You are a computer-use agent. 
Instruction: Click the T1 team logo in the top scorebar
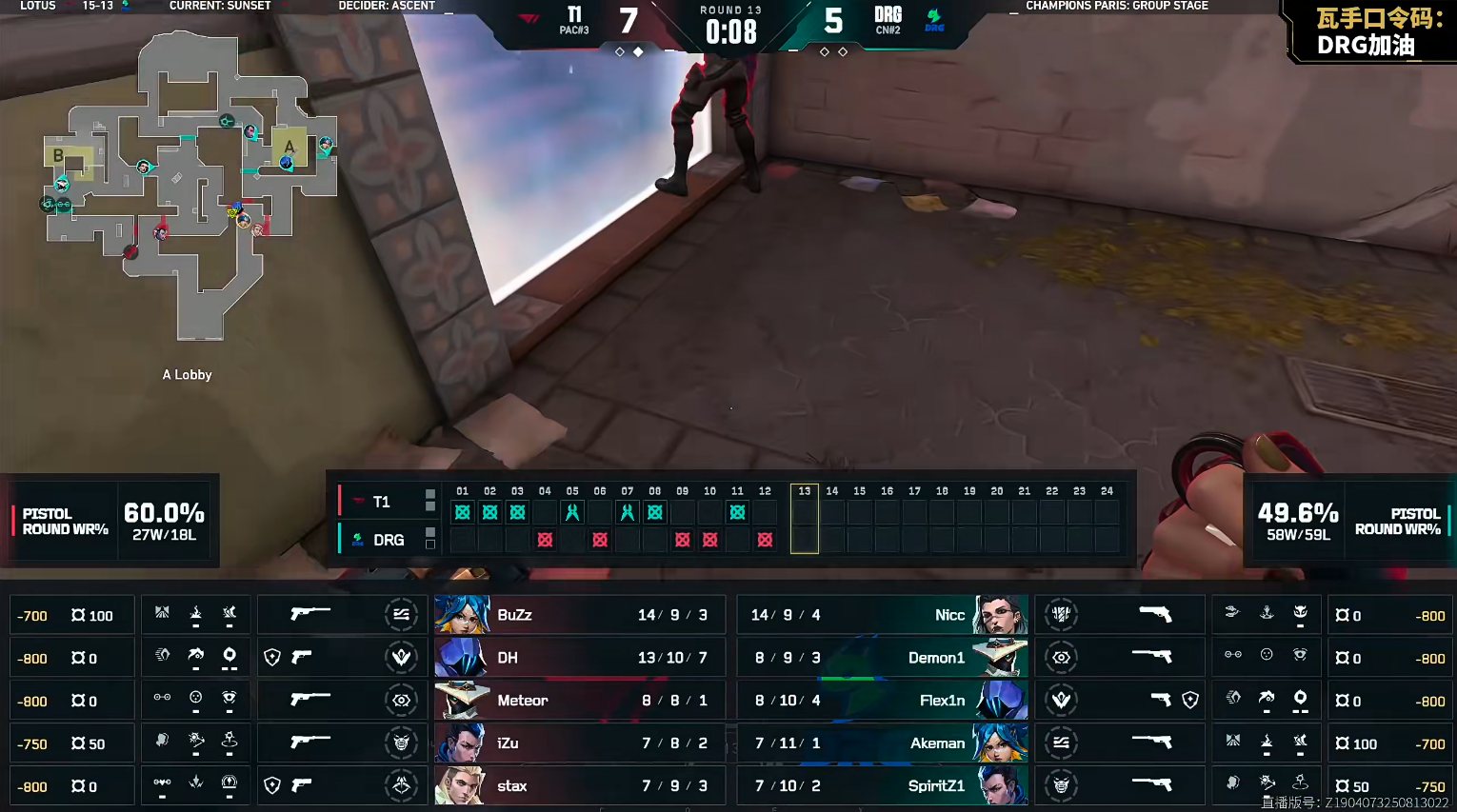[529, 18]
